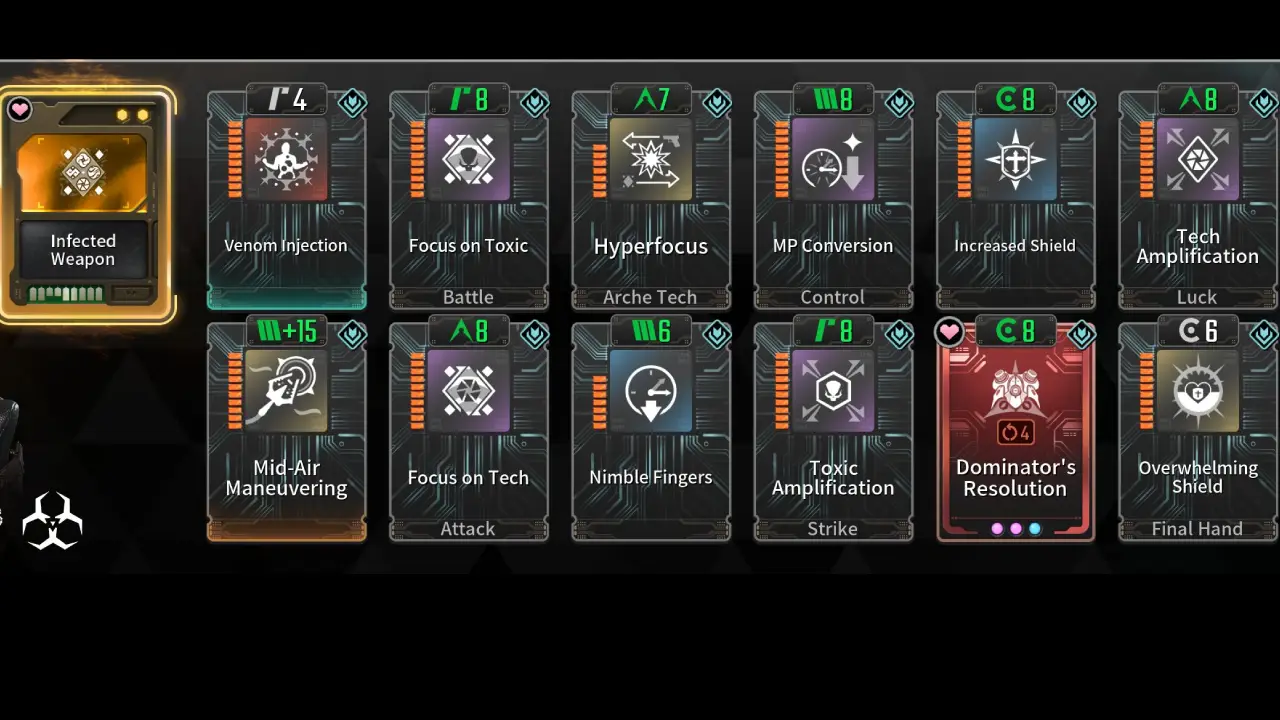1280x720 pixels.
Task: Click the Increased Shield crosshair icon
Action: coord(1015,160)
